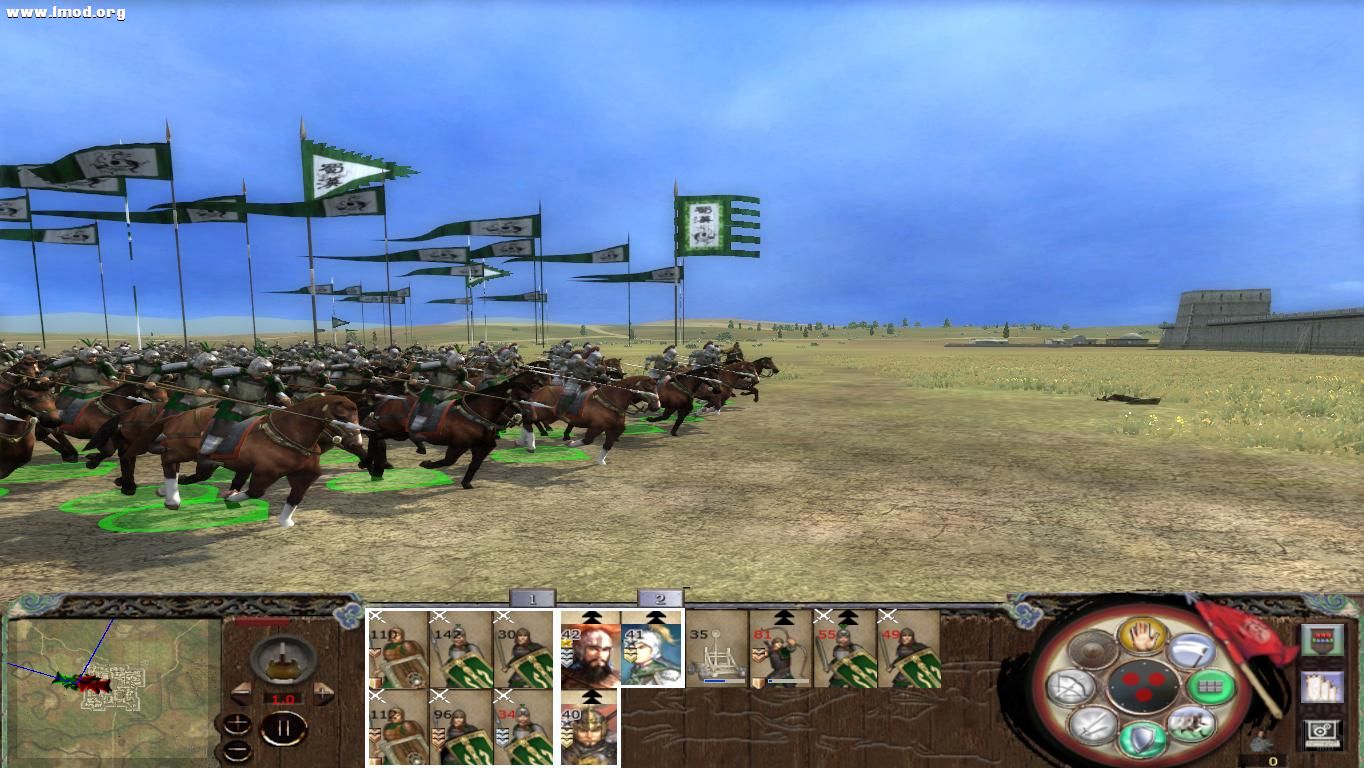Pause the battle with the pause button
1364x768 pixels.
[285, 727]
